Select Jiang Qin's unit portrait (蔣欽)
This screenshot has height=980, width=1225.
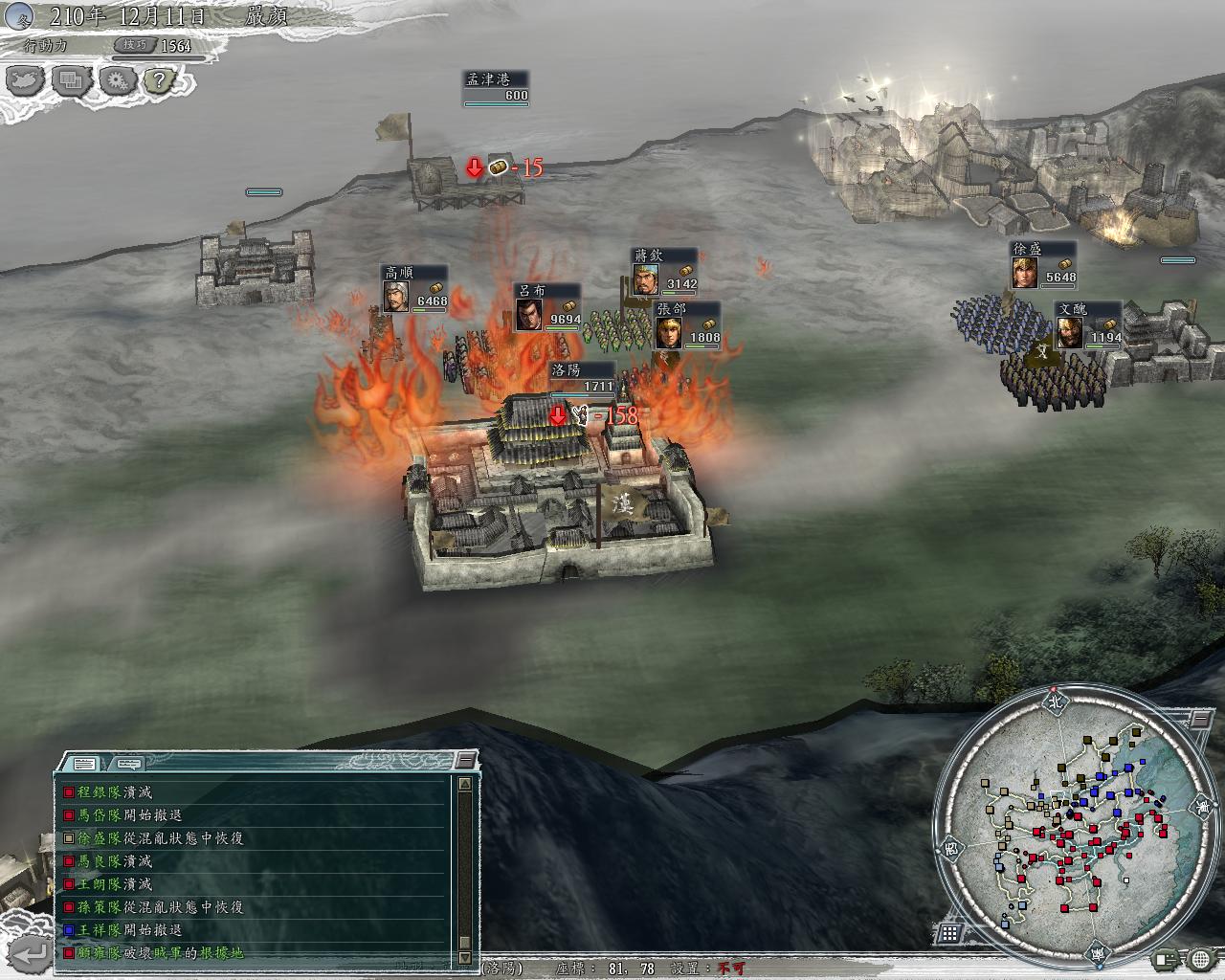[645, 279]
